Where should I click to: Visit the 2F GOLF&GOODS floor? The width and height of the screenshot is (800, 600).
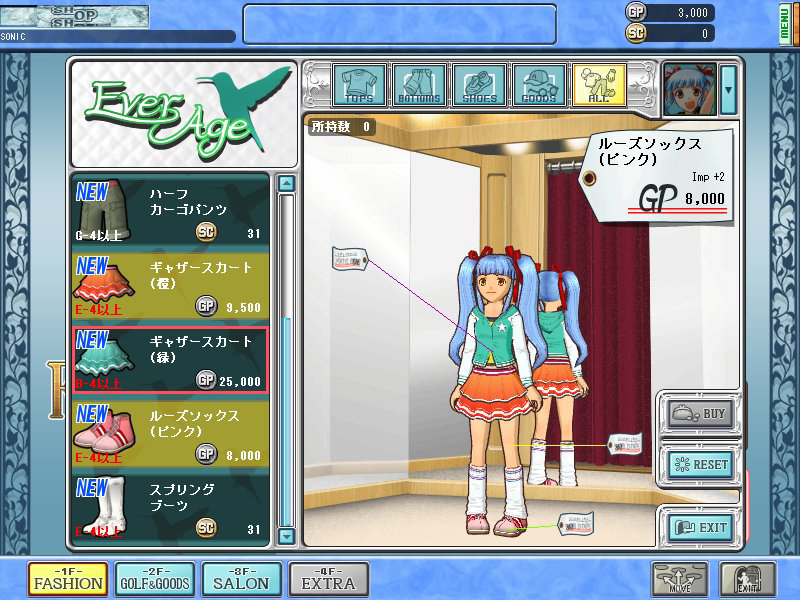click(154, 580)
